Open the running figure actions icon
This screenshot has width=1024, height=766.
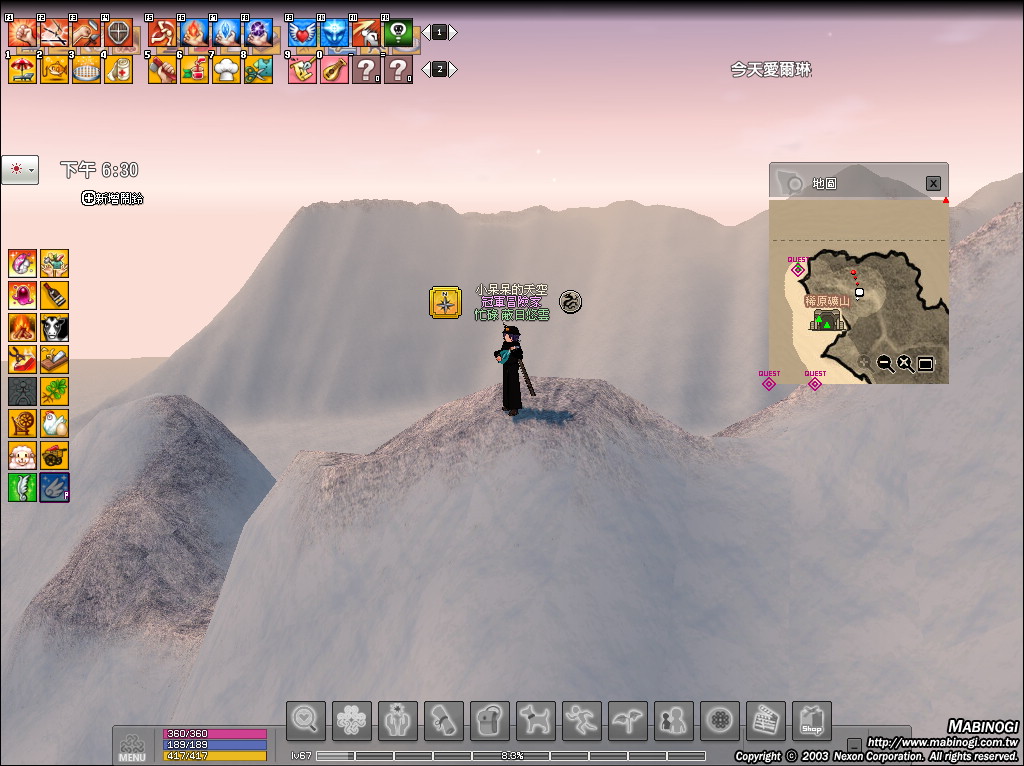coord(581,720)
